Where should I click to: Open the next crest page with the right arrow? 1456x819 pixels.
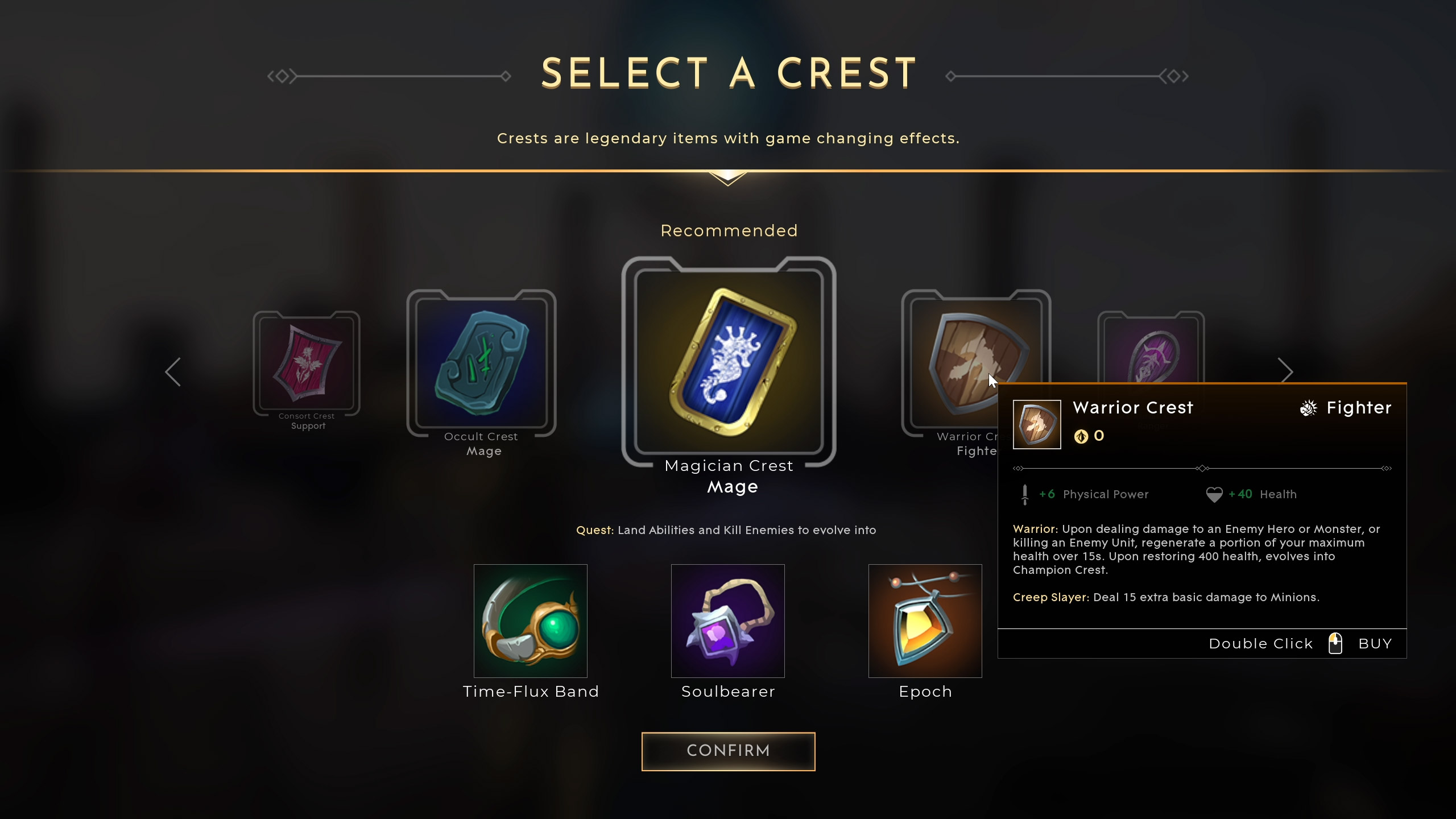pyautogui.click(x=1287, y=371)
